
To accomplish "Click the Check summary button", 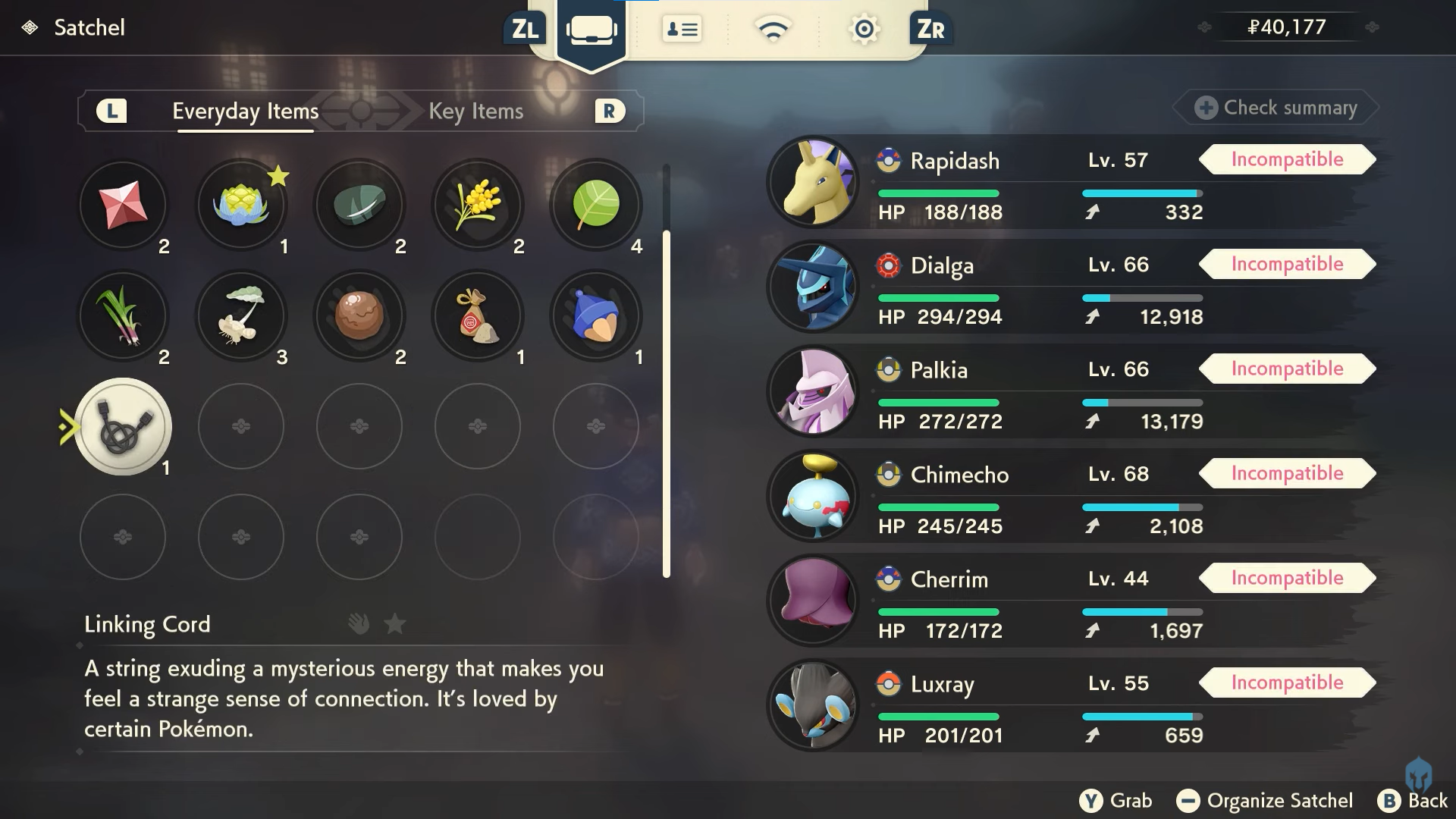I will (x=1277, y=108).
